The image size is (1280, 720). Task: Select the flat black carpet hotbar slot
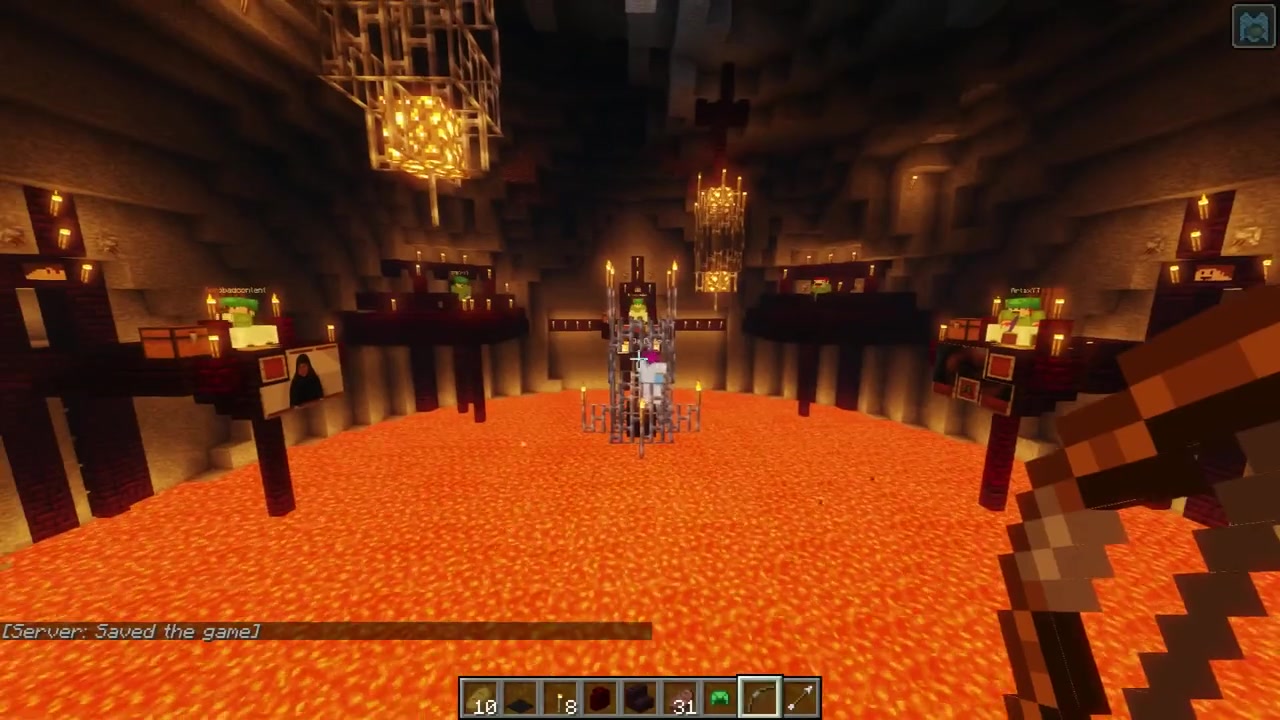(x=521, y=698)
